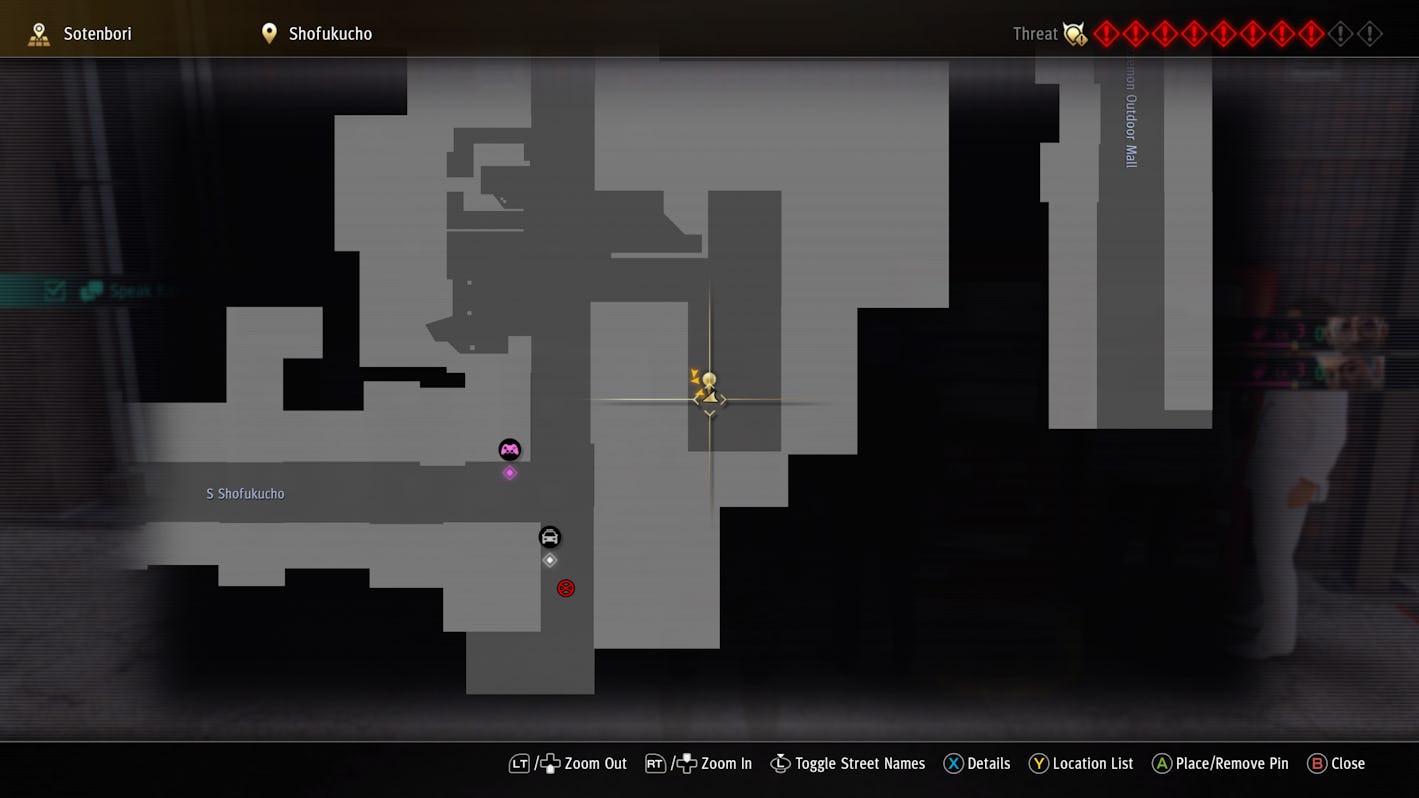Click the clock icon for street names
This screenshot has height=798, width=1419.
[x=780, y=763]
